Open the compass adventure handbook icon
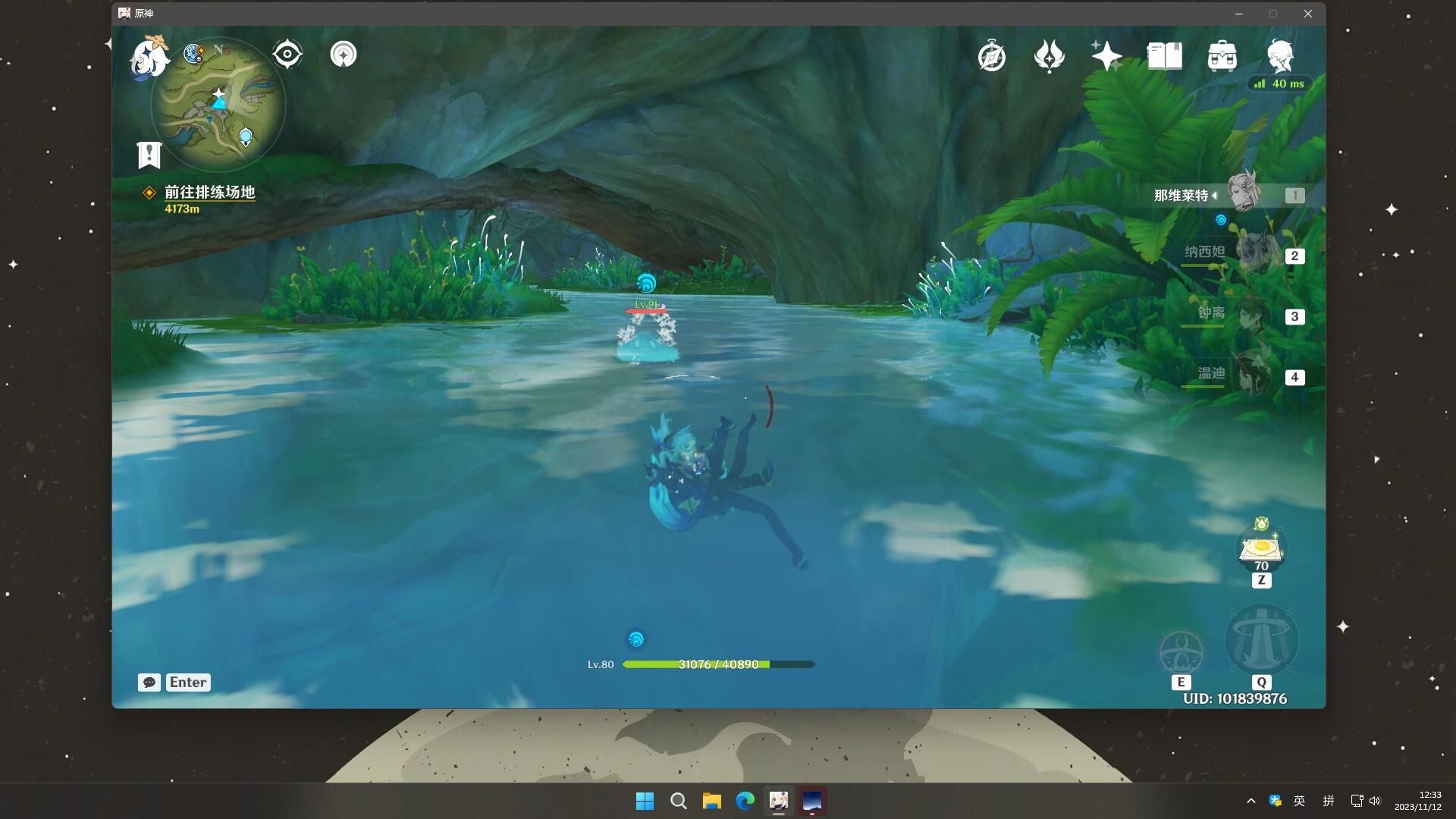 coord(992,56)
